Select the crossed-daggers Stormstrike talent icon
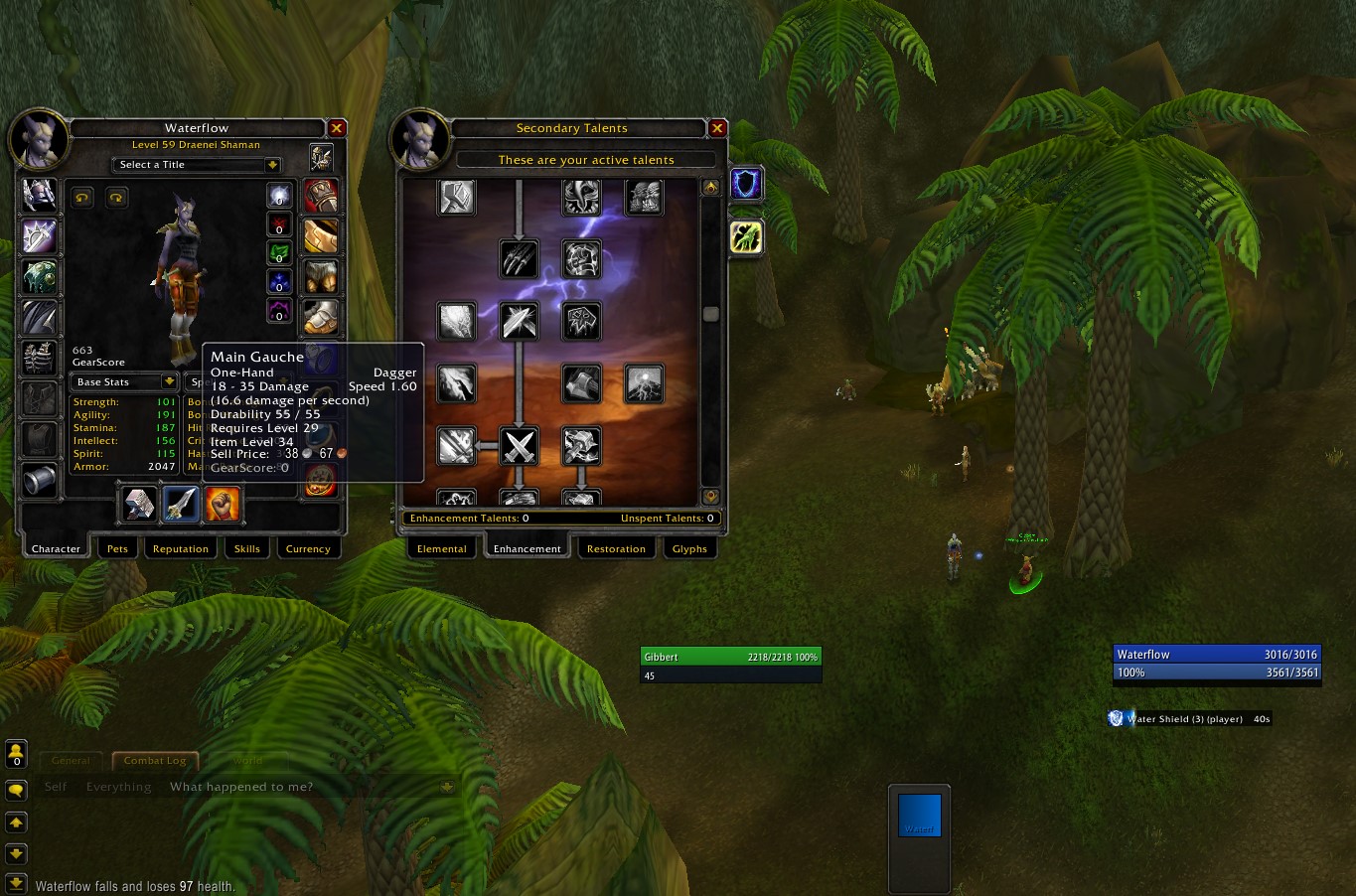This screenshot has width=1356, height=896. [520, 321]
